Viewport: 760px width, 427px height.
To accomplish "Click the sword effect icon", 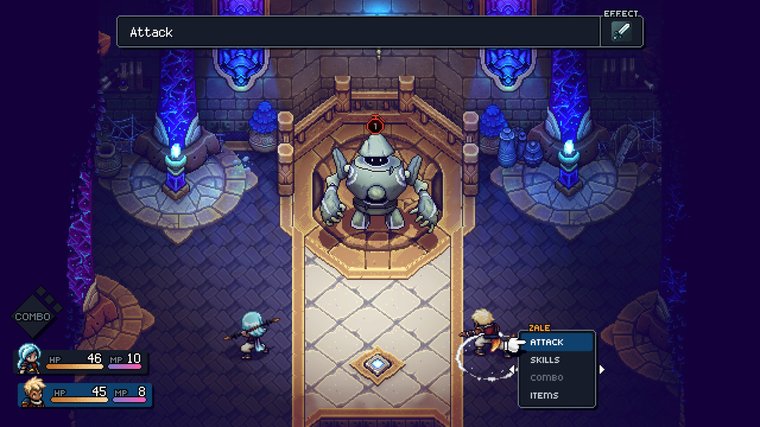I will click(620, 32).
